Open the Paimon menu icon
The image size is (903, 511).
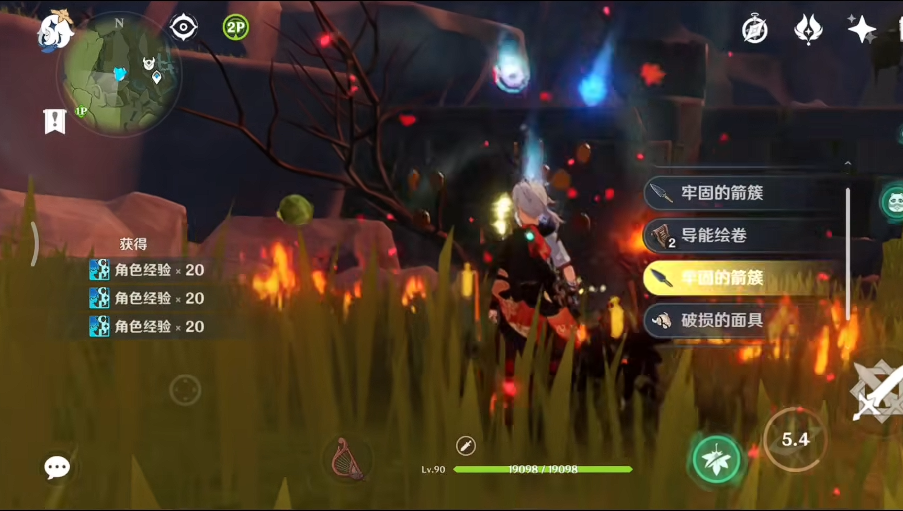54,28
